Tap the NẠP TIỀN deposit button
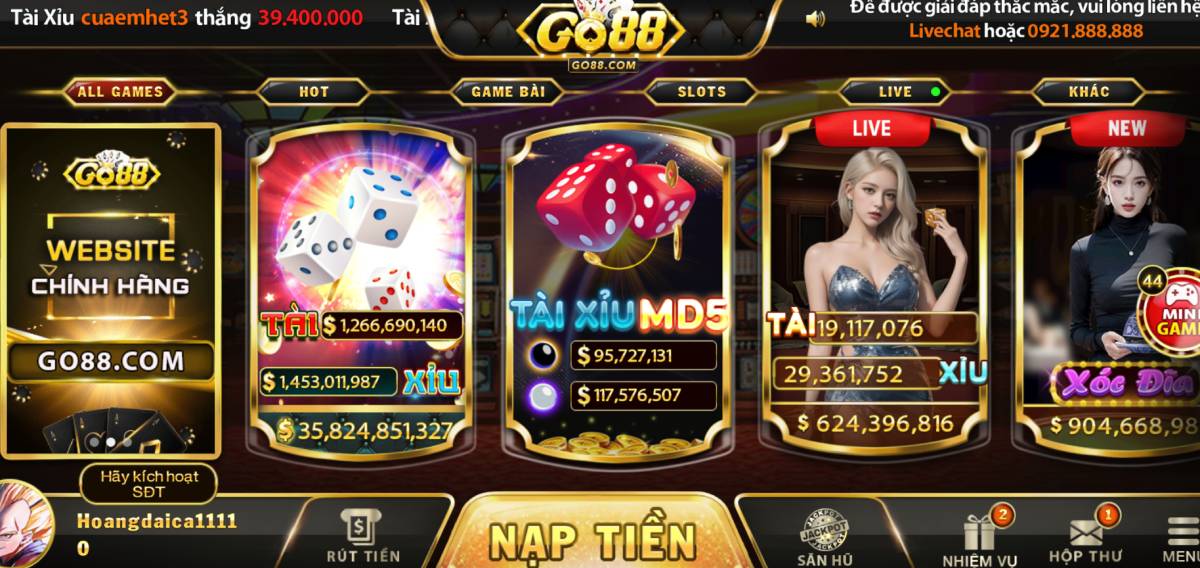 click(x=592, y=539)
